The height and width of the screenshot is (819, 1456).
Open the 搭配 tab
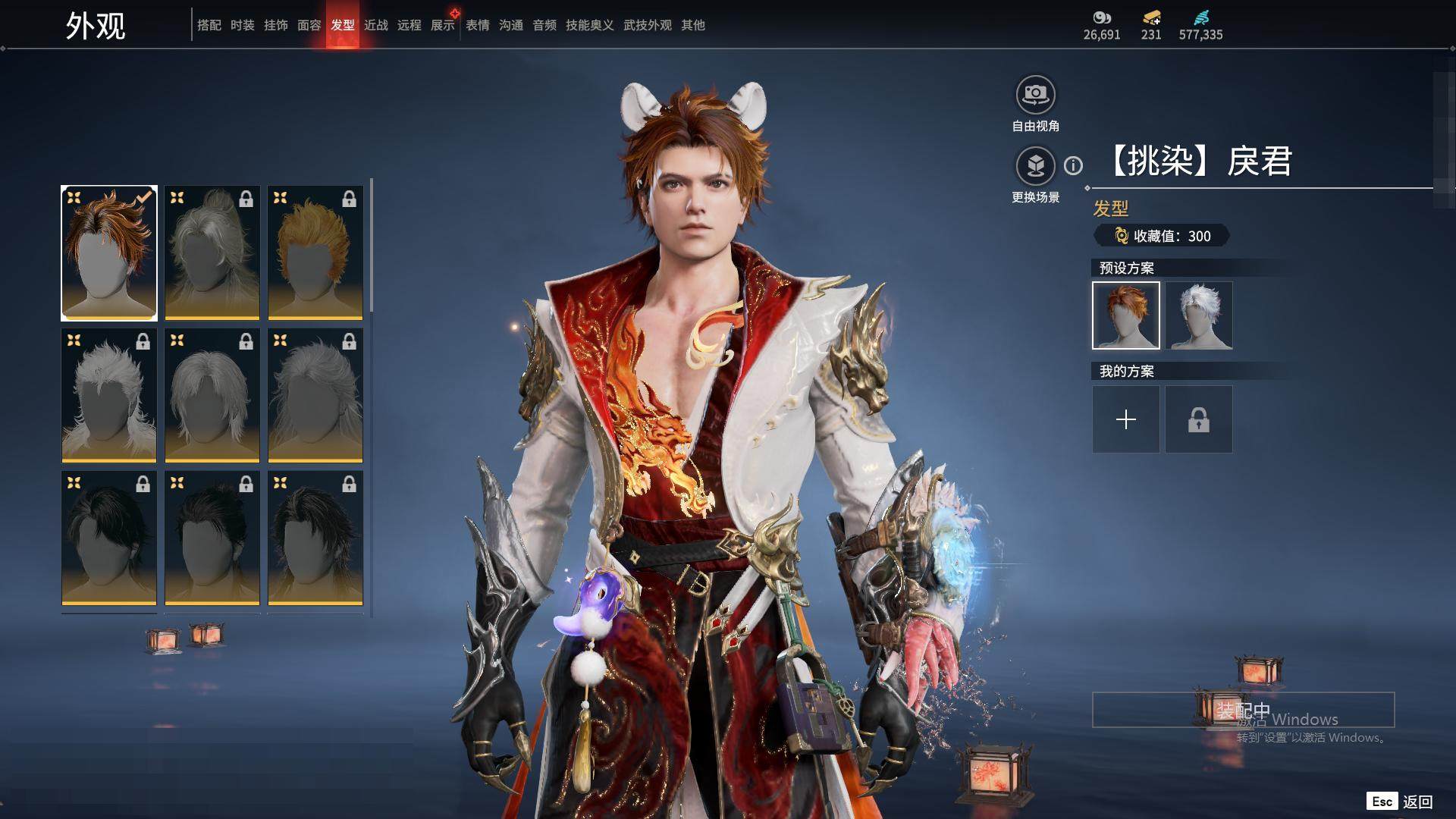point(209,25)
